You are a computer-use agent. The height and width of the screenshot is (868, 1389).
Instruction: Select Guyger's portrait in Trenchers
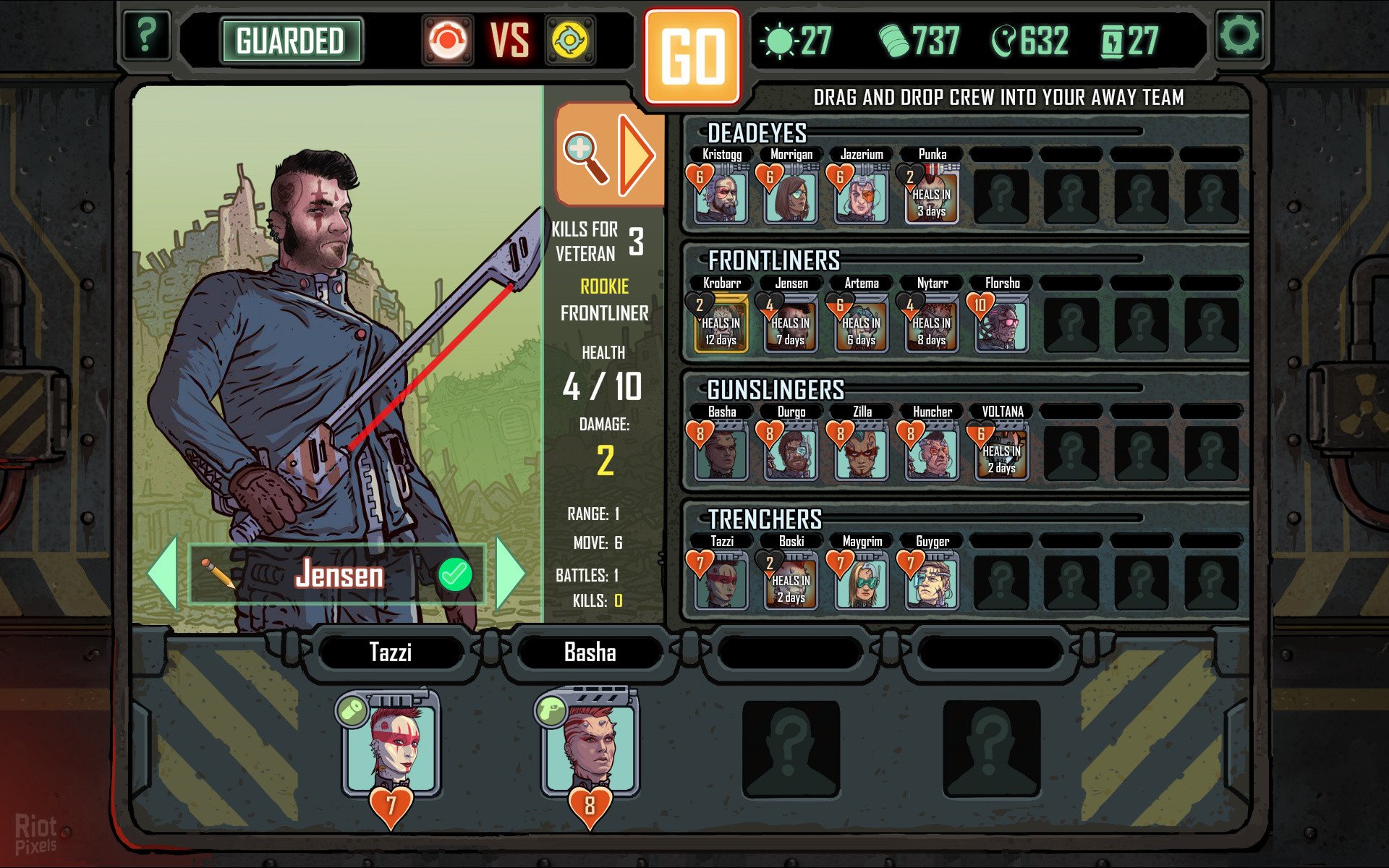coord(932,582)
